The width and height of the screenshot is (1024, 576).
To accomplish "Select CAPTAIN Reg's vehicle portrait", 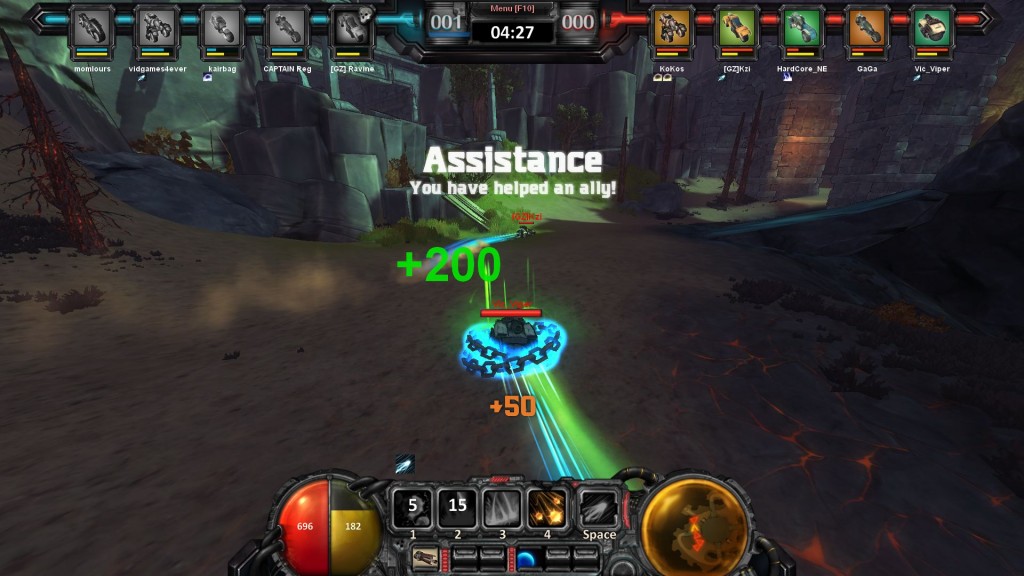I will (x=287, y=27).
